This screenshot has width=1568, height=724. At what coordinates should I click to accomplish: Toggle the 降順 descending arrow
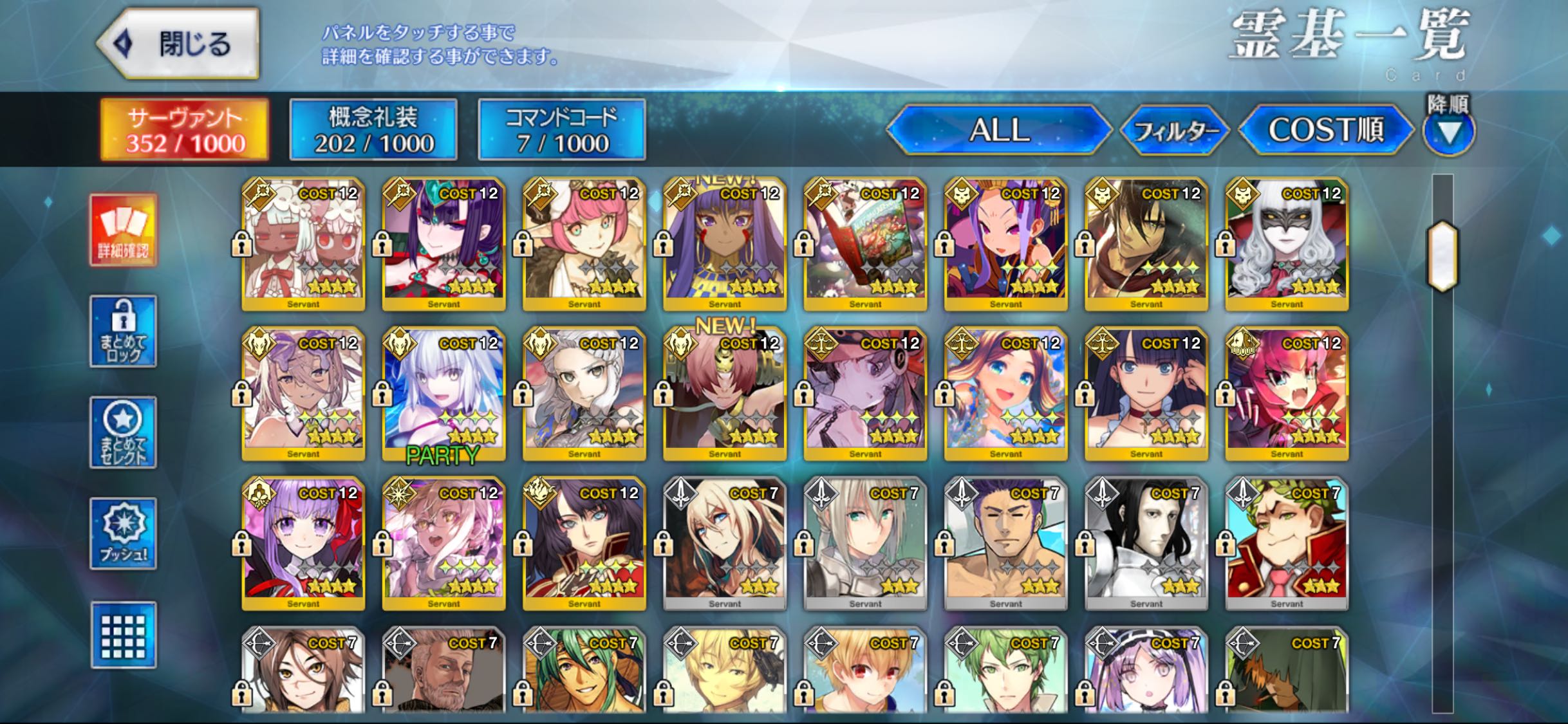click(x=1448, y=132)
